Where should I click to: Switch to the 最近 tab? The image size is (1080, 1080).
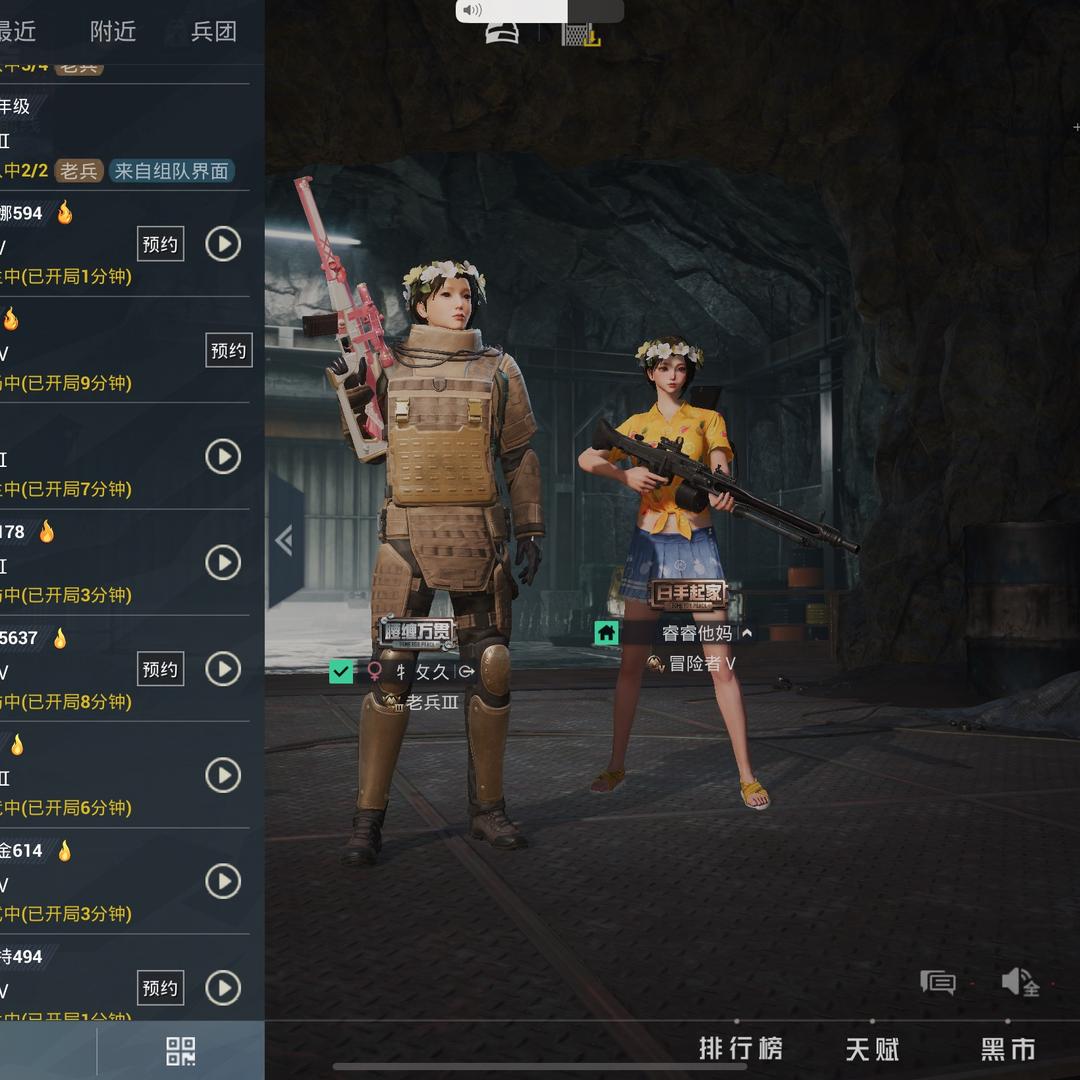tap(17, 31)
